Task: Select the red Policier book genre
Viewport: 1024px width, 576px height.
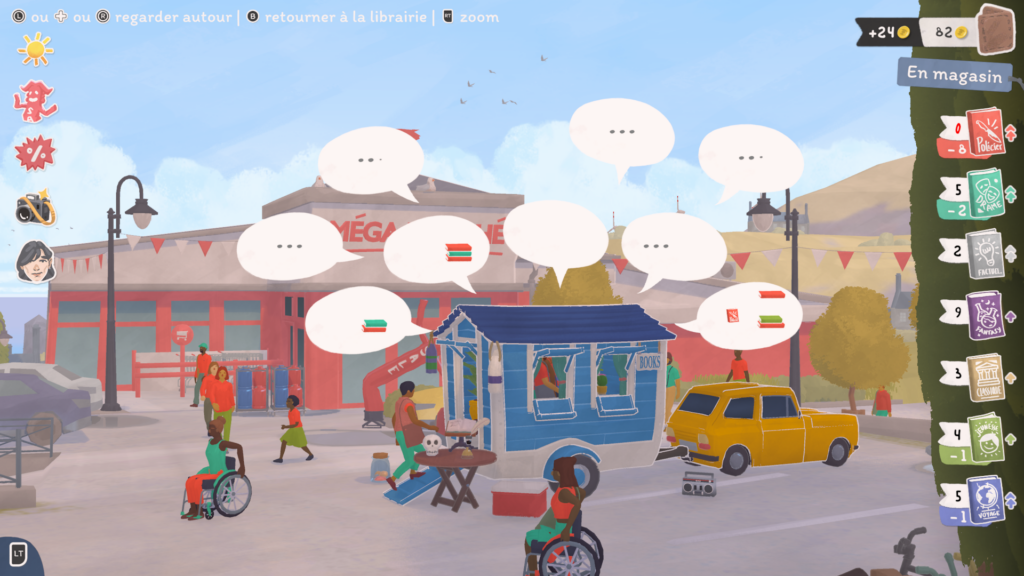Action: point(984,133)
